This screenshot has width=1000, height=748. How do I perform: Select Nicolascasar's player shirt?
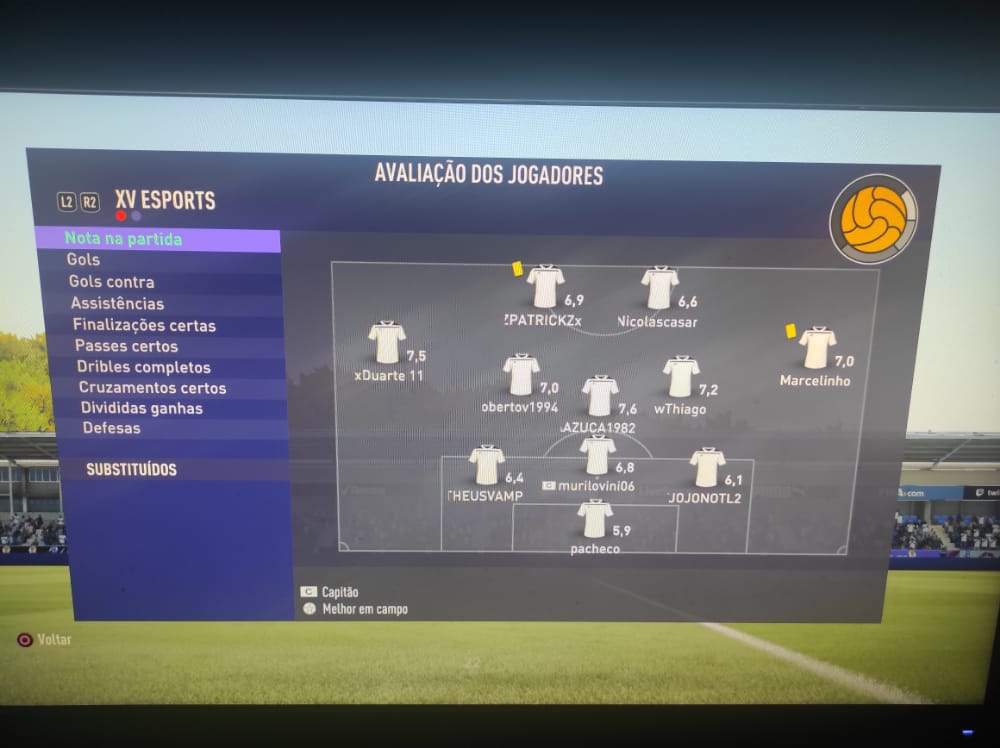[x=659, y=288]
